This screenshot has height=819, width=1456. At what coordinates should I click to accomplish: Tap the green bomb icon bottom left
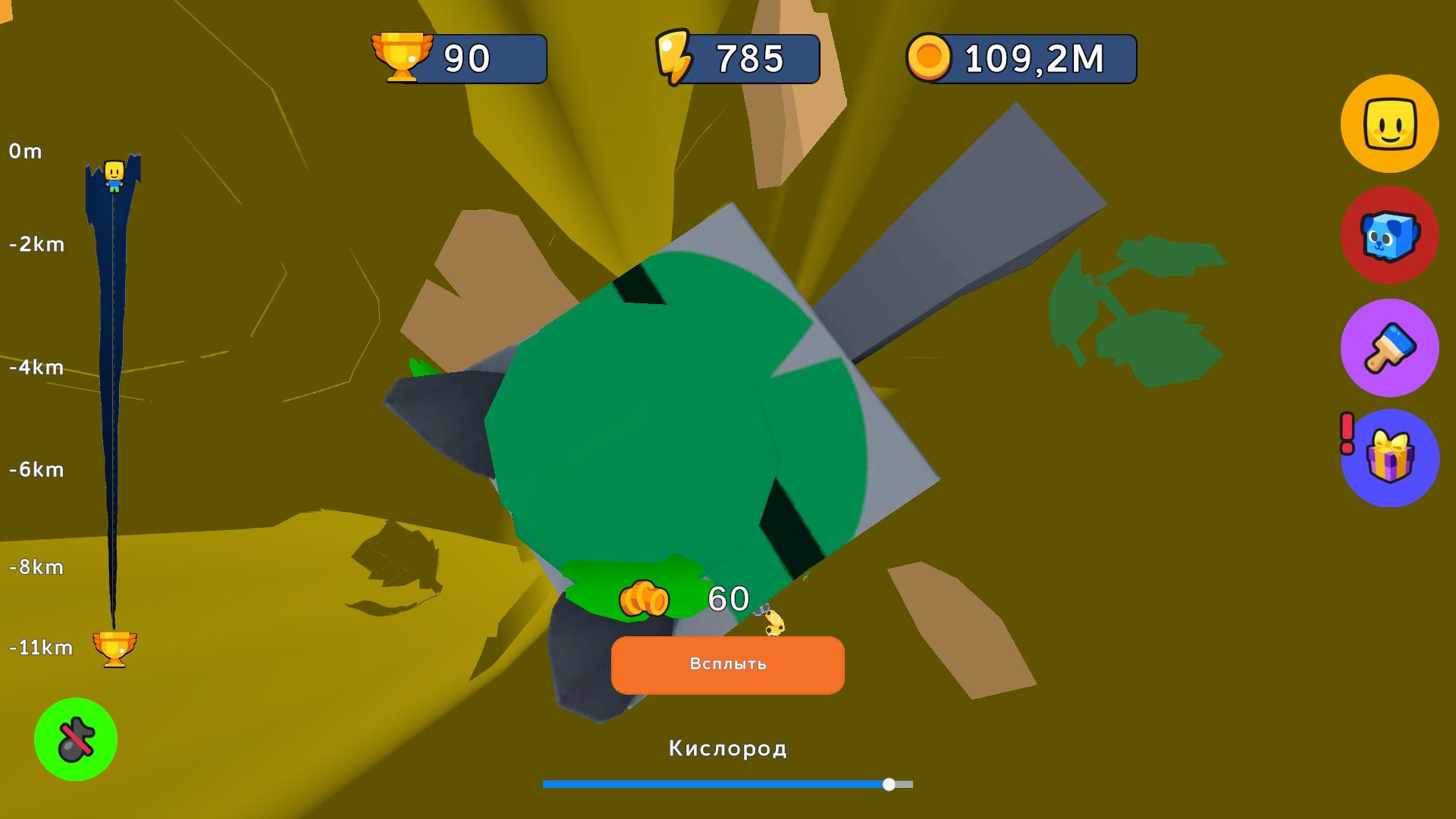point(76,740)
